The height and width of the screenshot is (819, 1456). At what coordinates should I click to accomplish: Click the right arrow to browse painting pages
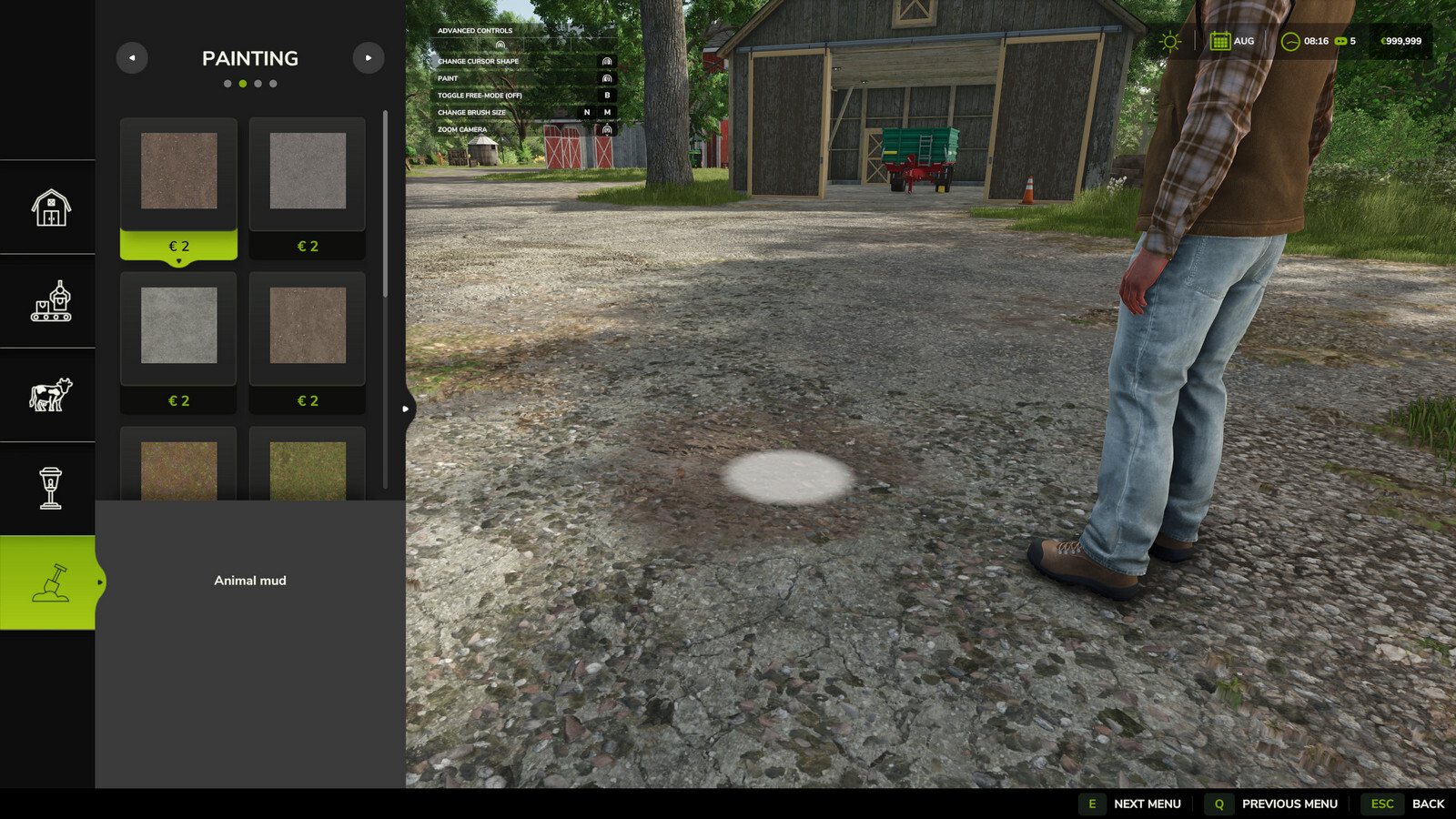point(369,57)
